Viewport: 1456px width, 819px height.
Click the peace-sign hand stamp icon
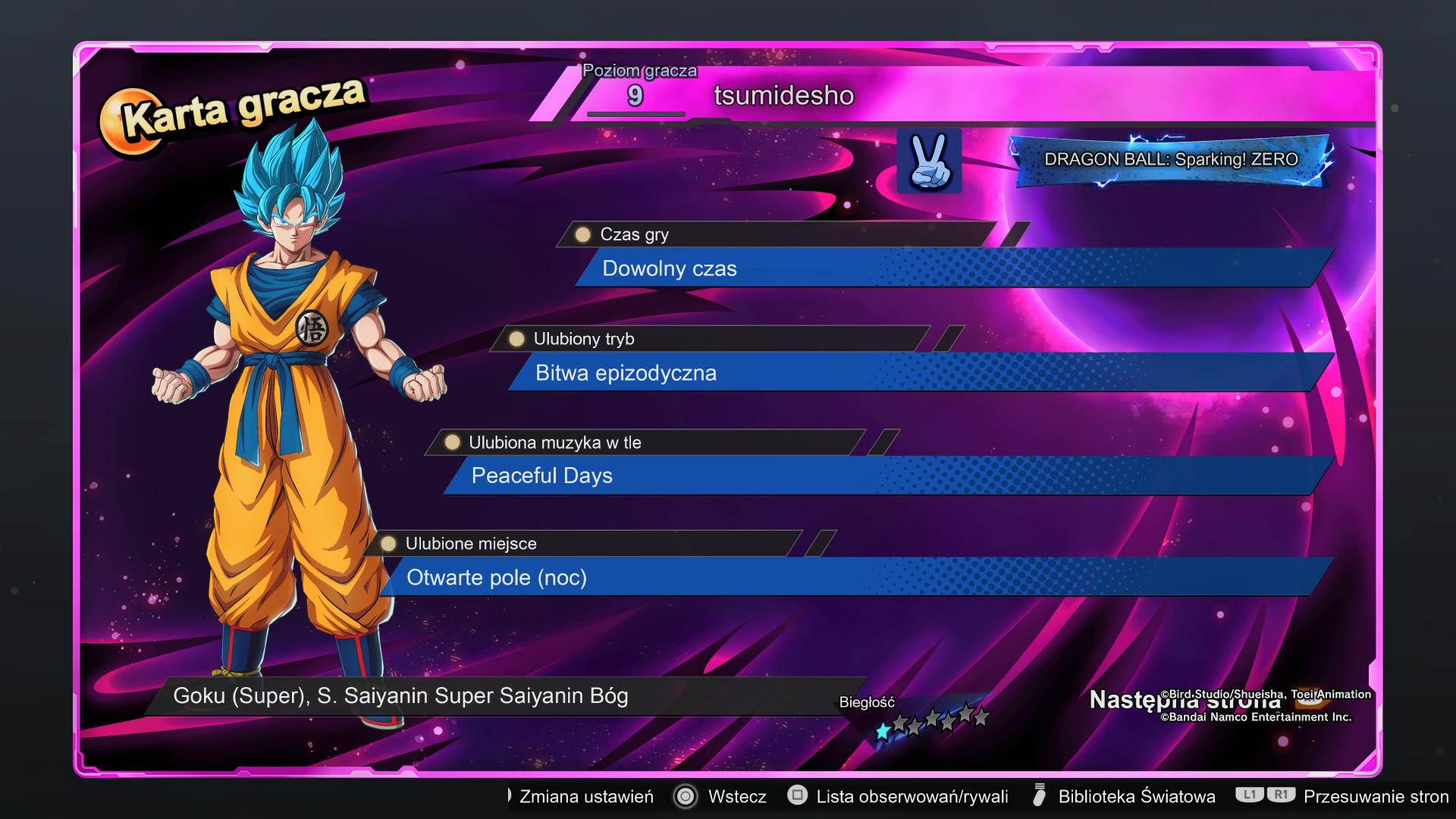929,161
